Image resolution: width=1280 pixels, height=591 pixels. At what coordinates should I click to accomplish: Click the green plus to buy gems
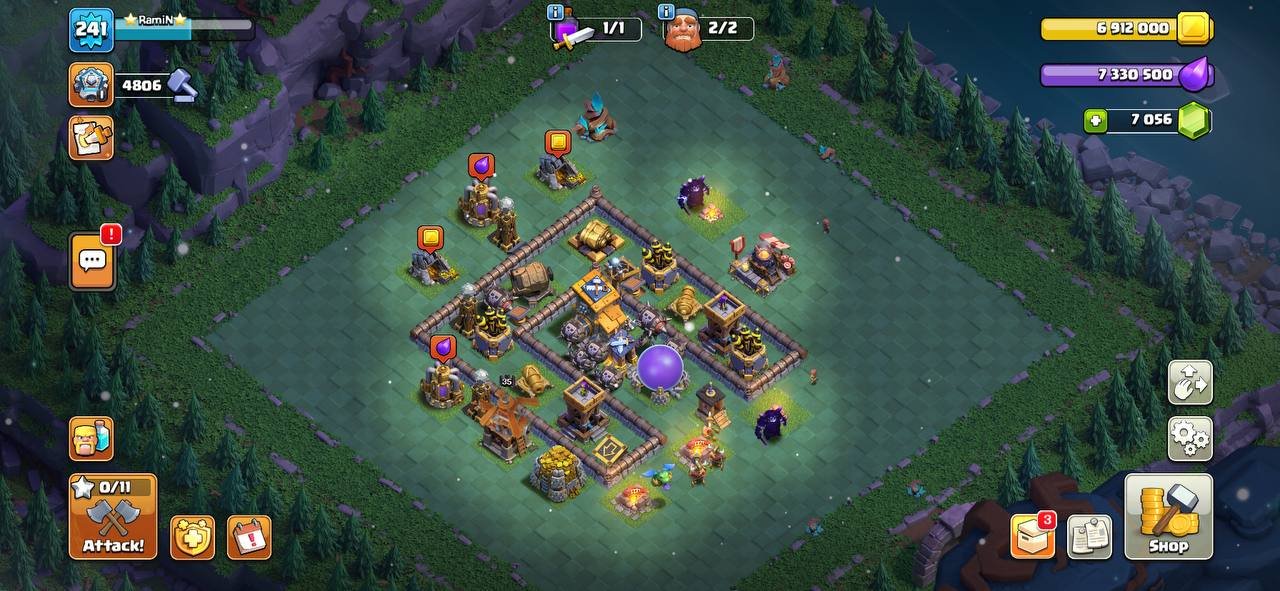(x=1096, y=121)
